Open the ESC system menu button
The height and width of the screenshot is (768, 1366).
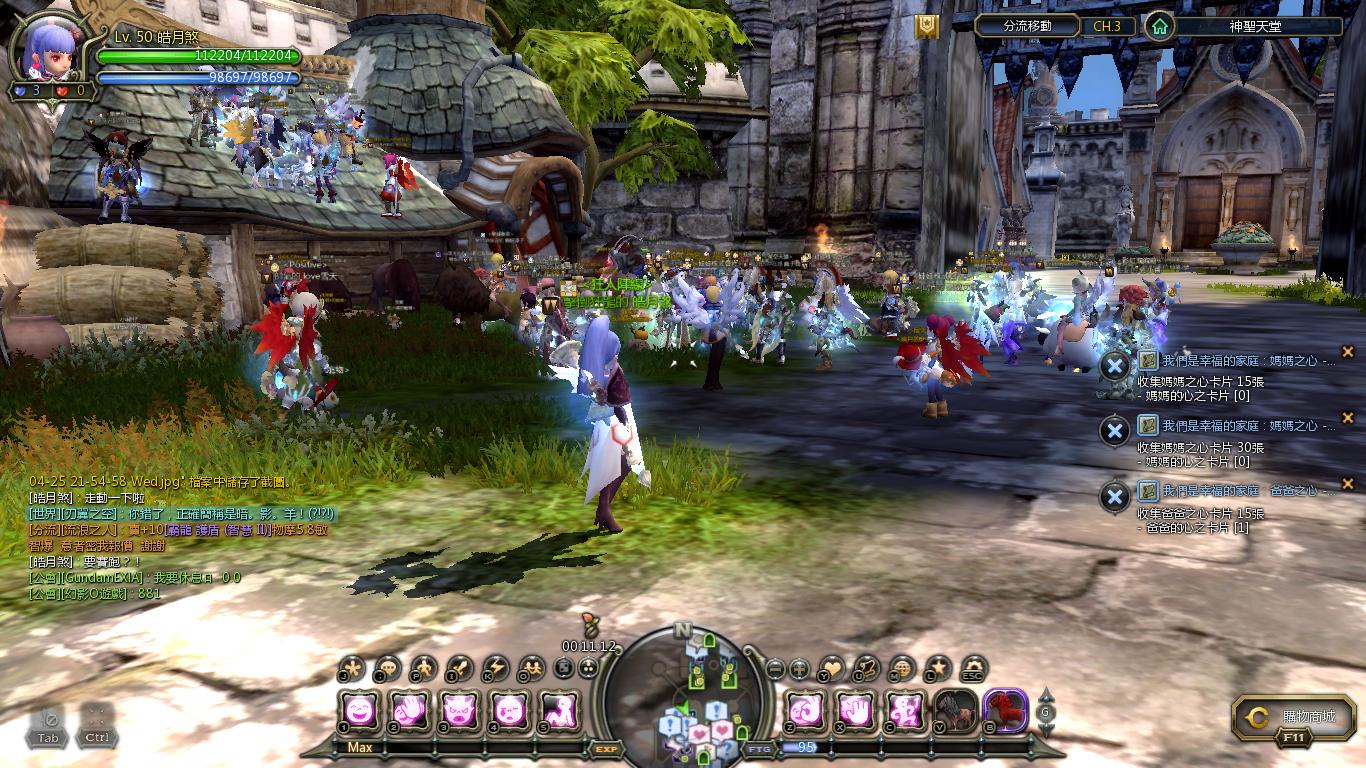972,669
